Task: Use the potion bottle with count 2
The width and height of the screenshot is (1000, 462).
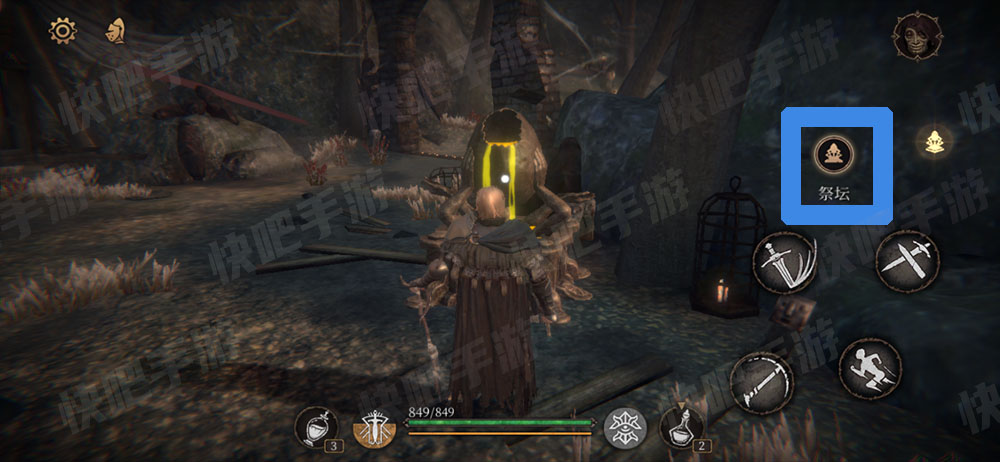Action: coord(682,428)
